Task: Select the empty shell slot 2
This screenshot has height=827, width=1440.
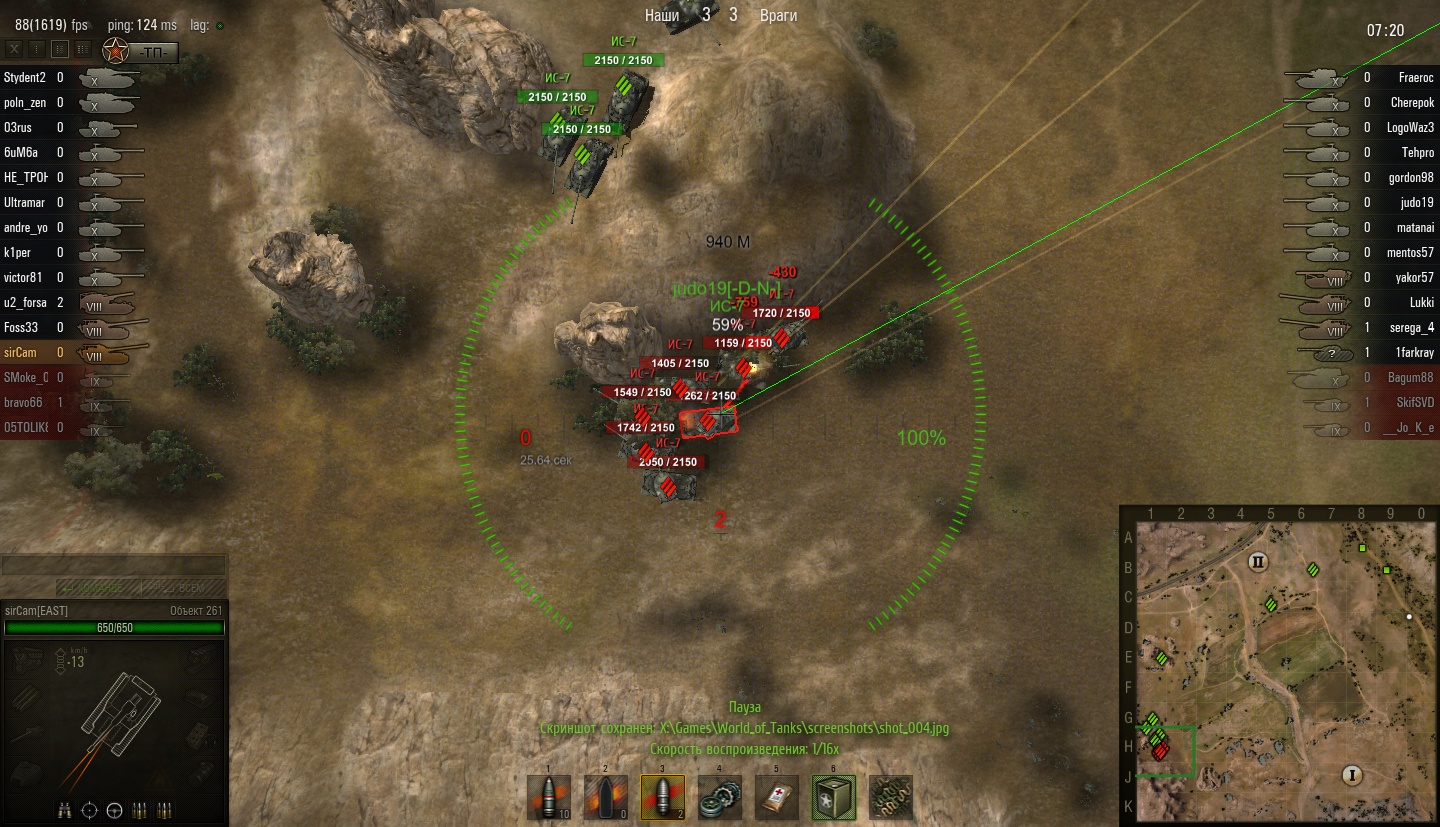Action: (605, 797)
